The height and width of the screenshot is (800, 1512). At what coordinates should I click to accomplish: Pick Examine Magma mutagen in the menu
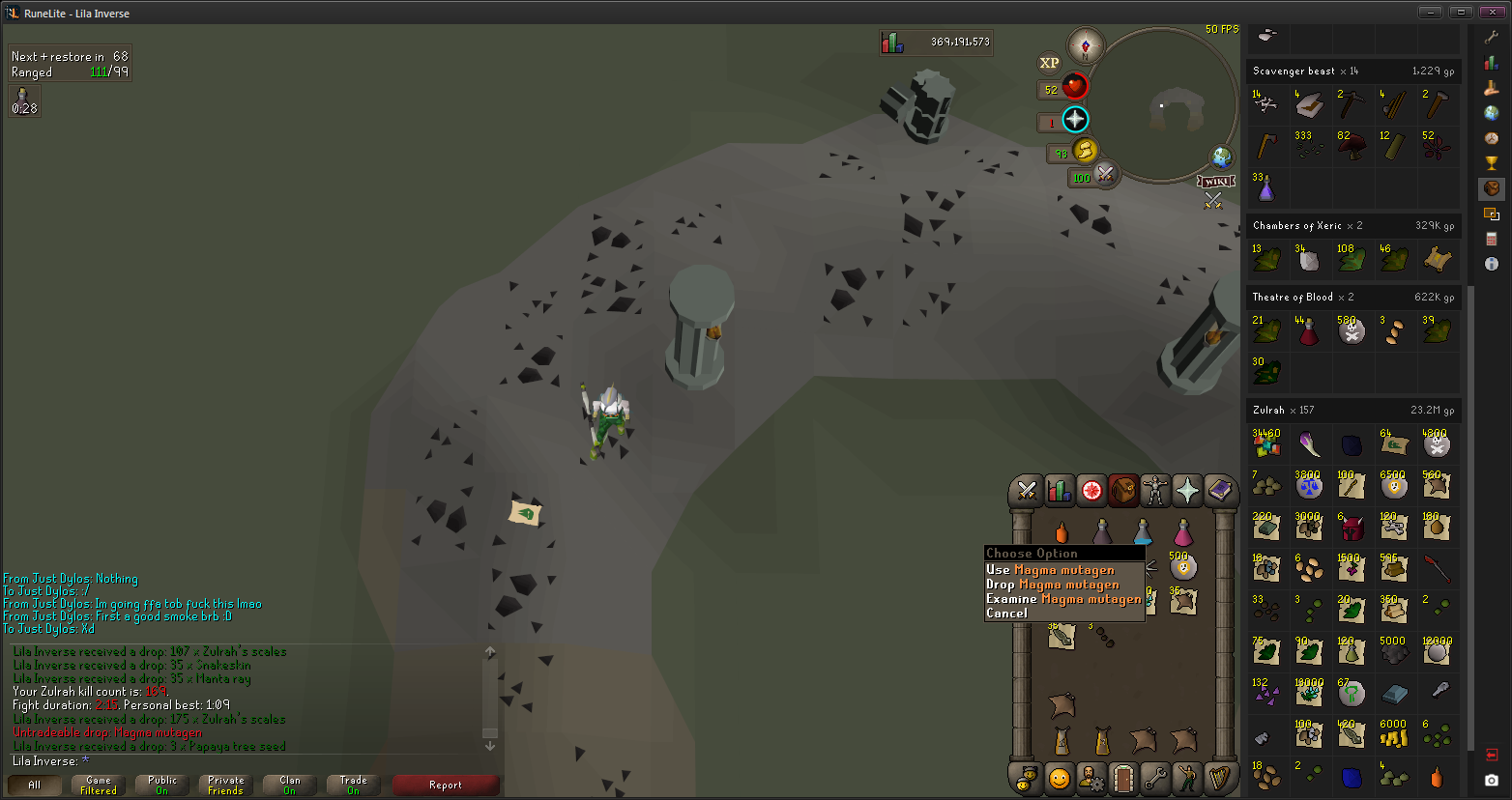(x=1062, y=599)
